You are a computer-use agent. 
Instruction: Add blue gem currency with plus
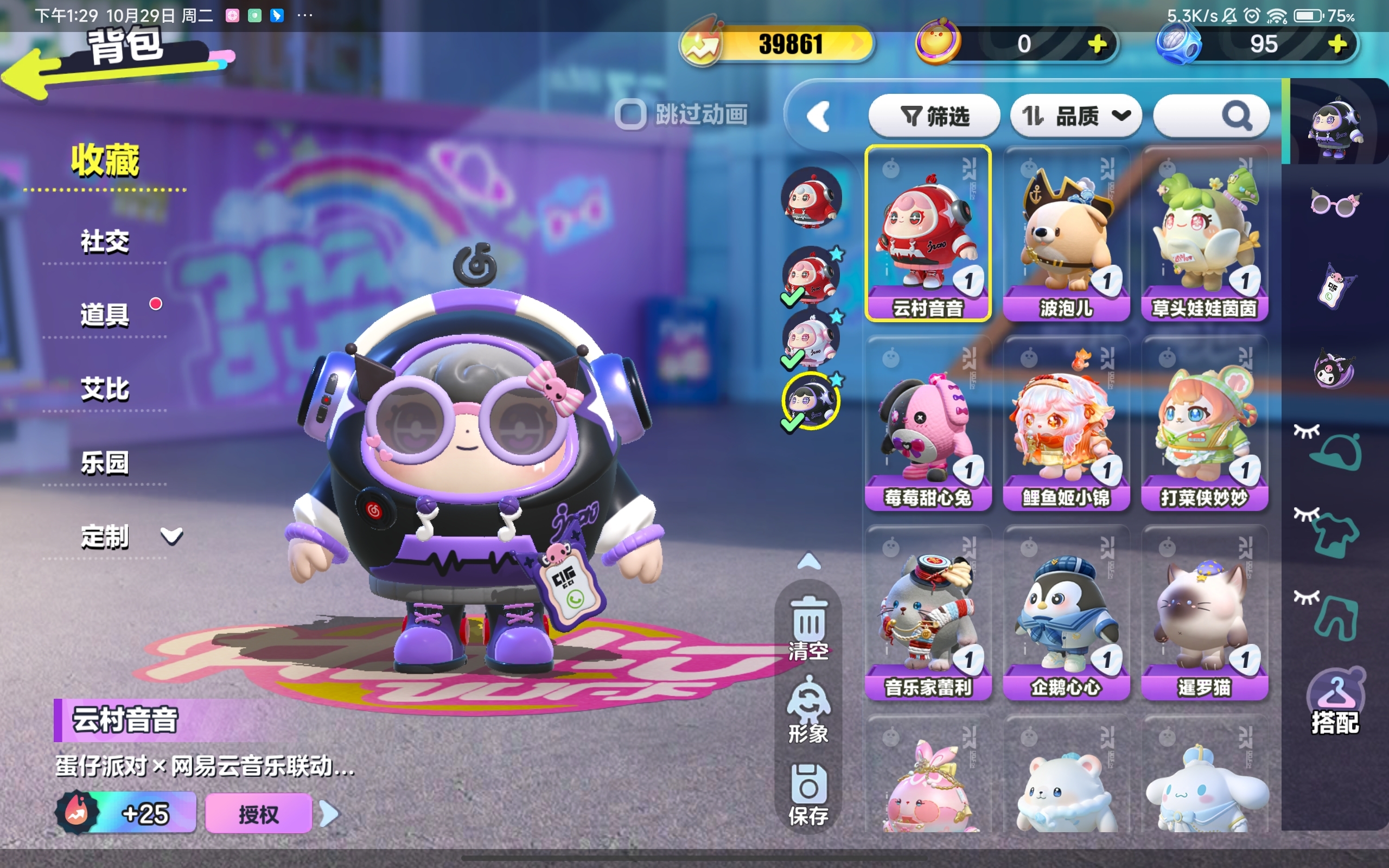(x=1337, y=44)
